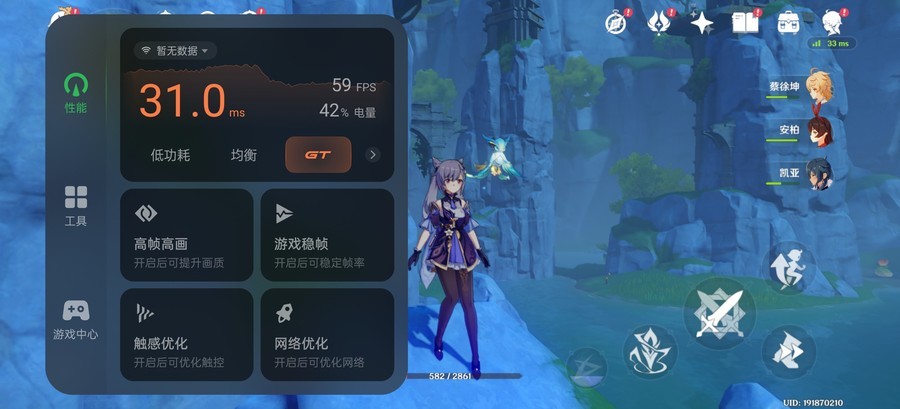Show more modes with the arrow button
The height and width of the screenshot is (409, 900).
tap(373, 155)
